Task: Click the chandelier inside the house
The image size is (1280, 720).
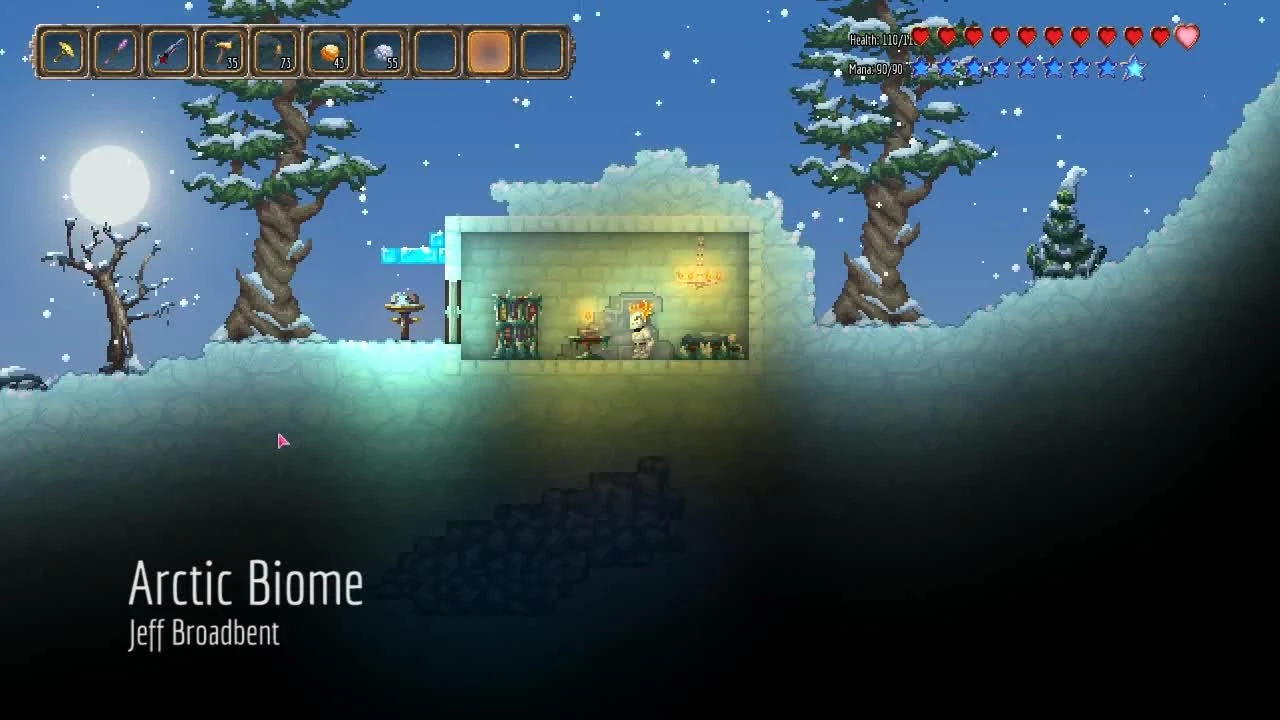Action: click(698, 276)
